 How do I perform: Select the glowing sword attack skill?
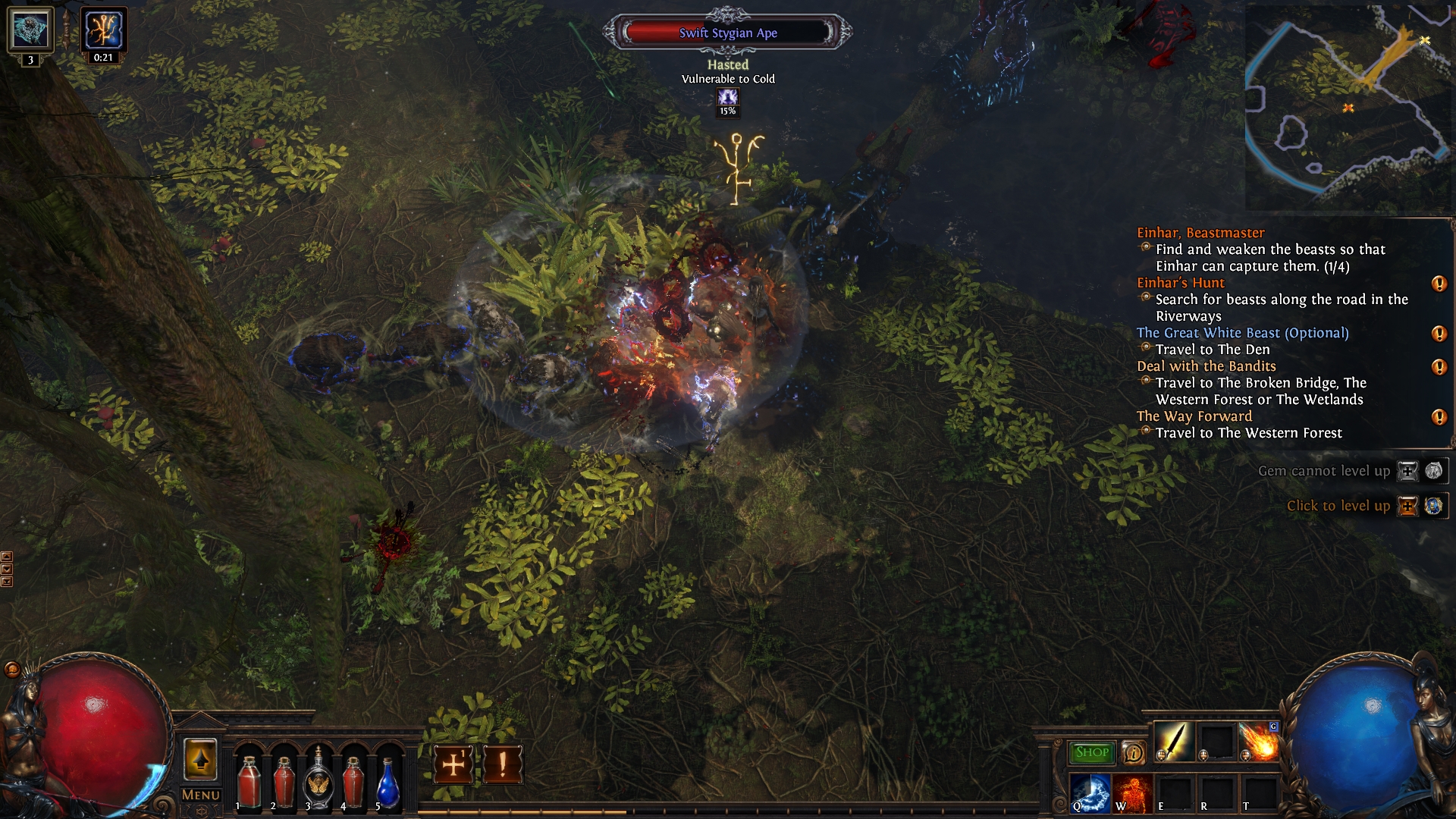coord(1174,742)
